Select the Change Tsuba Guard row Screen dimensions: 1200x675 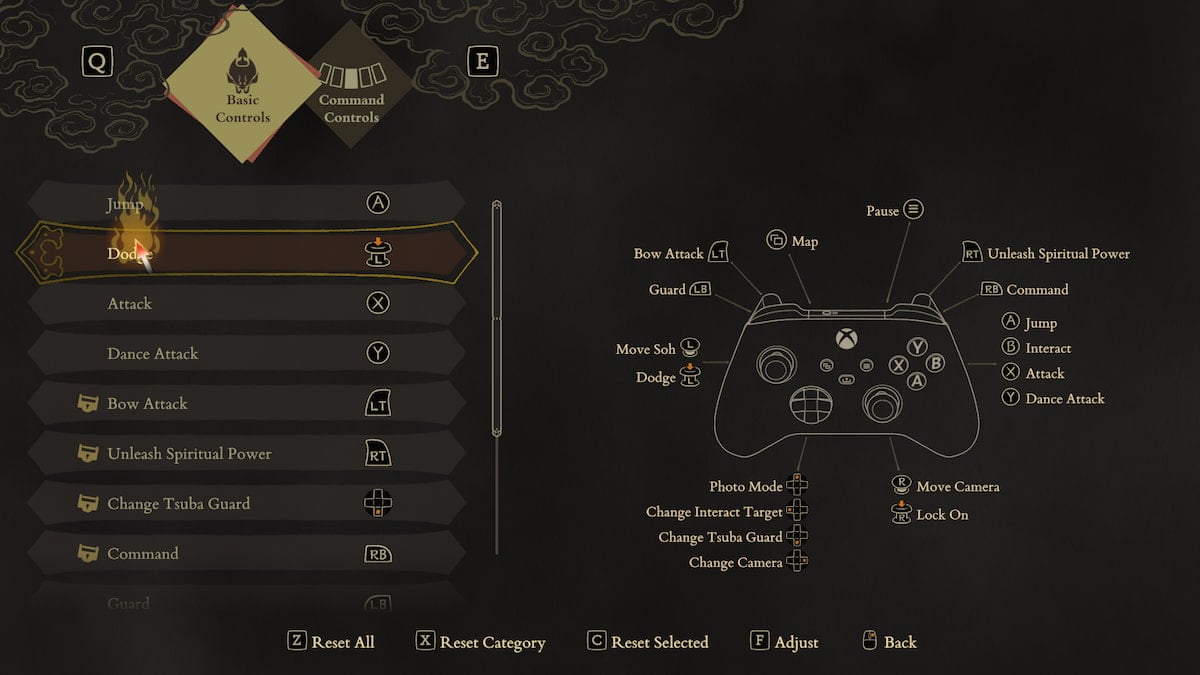point(247,503)
